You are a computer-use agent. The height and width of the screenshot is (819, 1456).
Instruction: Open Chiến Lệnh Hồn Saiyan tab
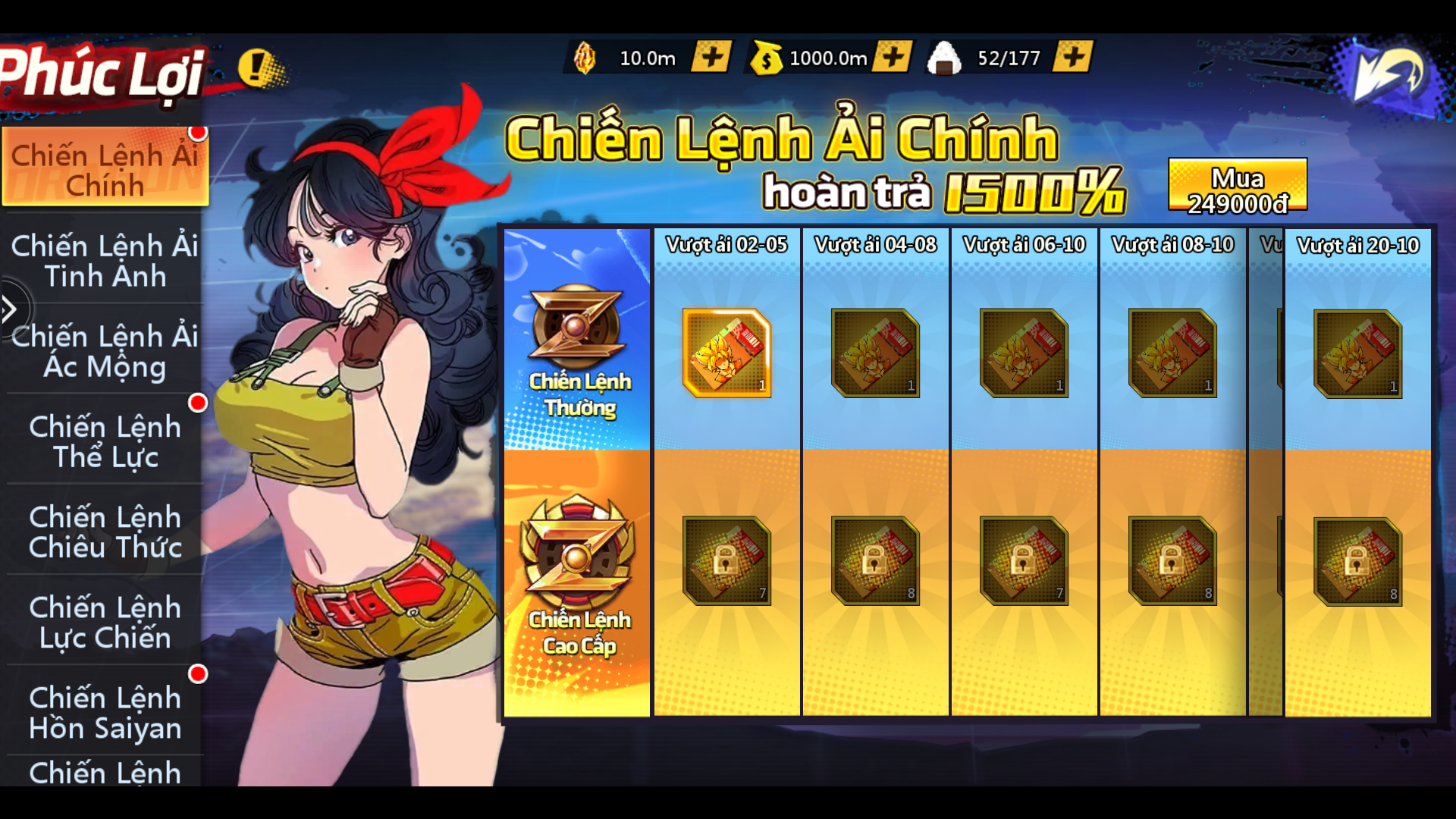pos(105,712)
